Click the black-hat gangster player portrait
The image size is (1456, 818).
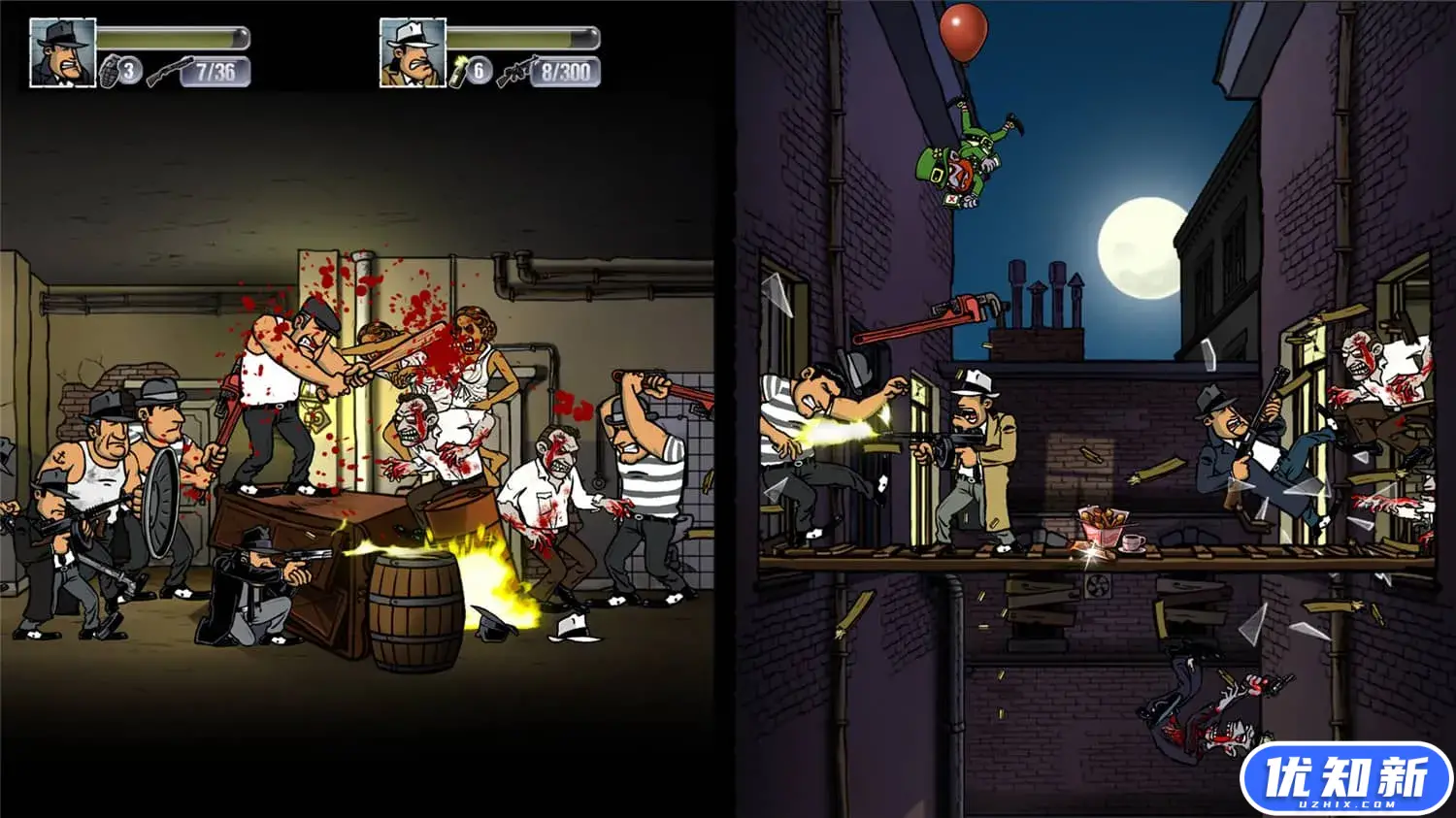[63, 52]
